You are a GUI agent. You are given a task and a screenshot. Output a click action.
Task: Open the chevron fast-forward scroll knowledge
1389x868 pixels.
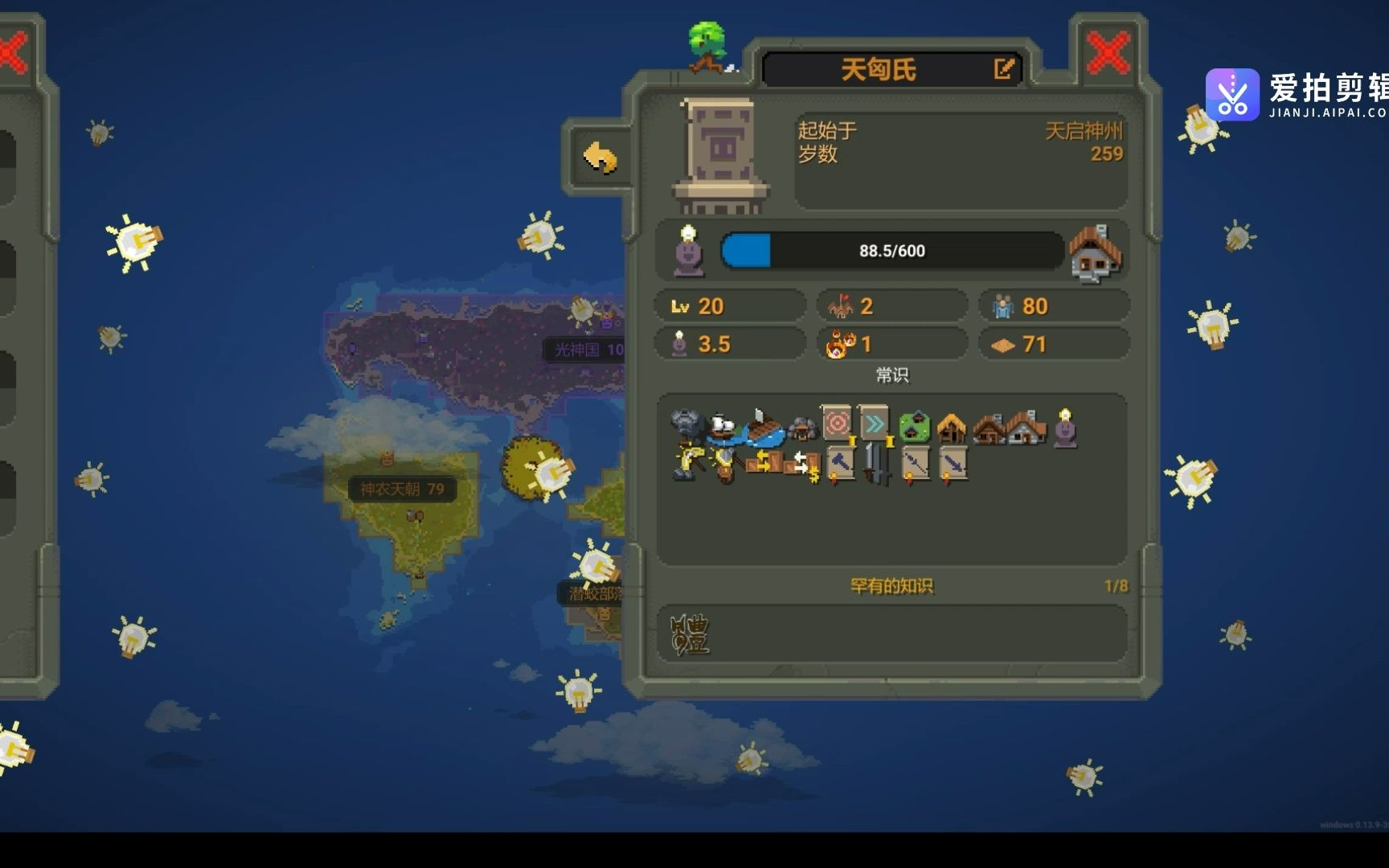874,422
